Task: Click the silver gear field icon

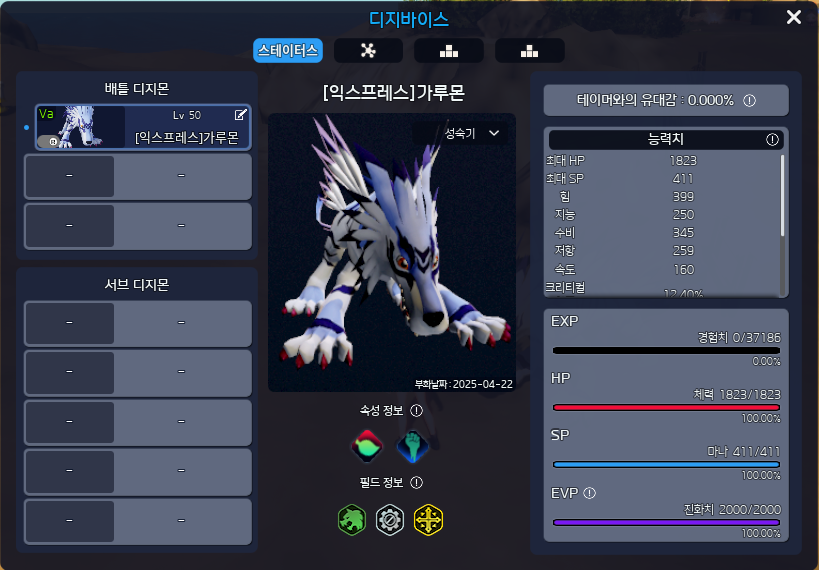Action: click(390, 520)
